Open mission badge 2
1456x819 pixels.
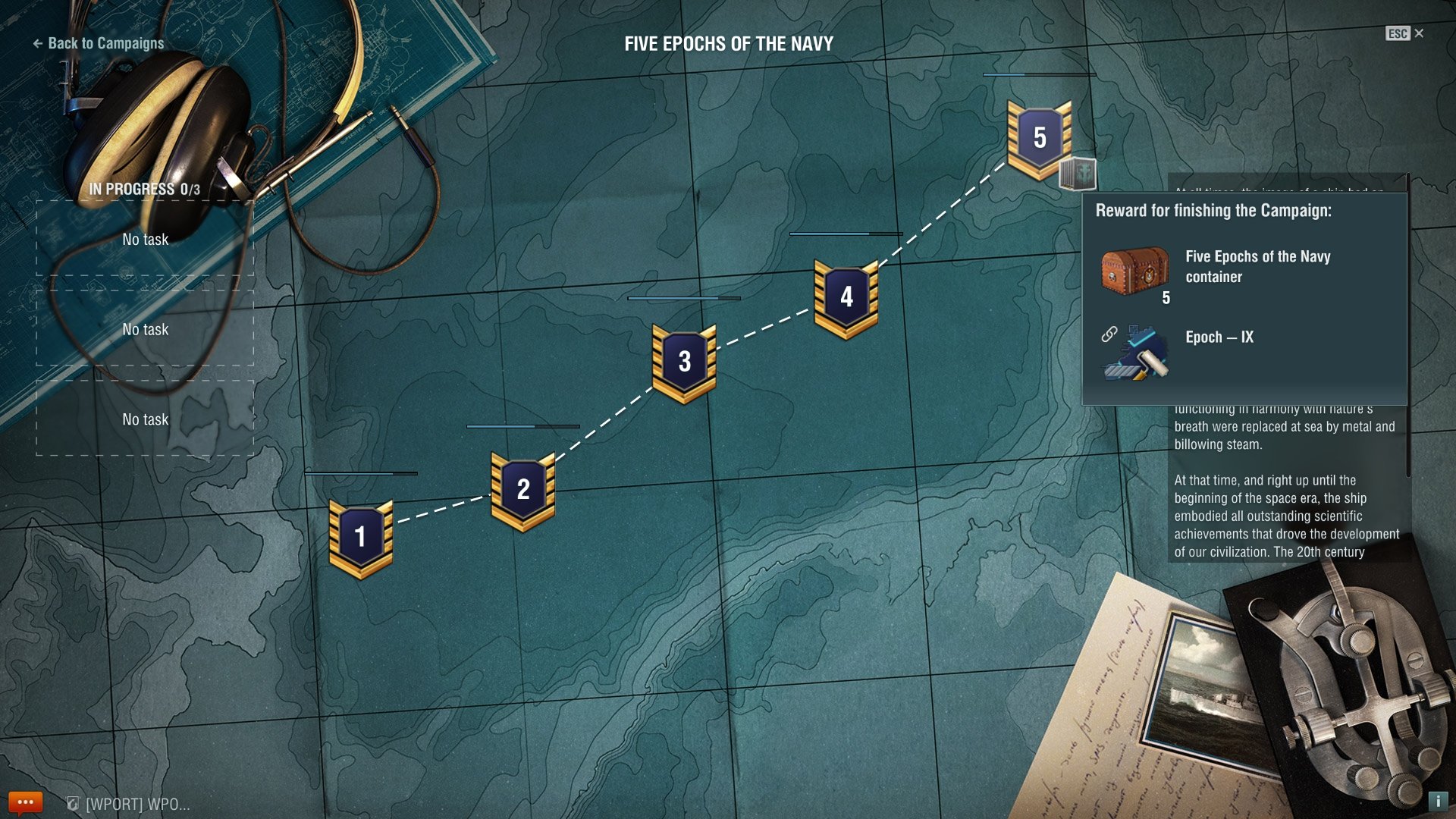click(523, 490)
